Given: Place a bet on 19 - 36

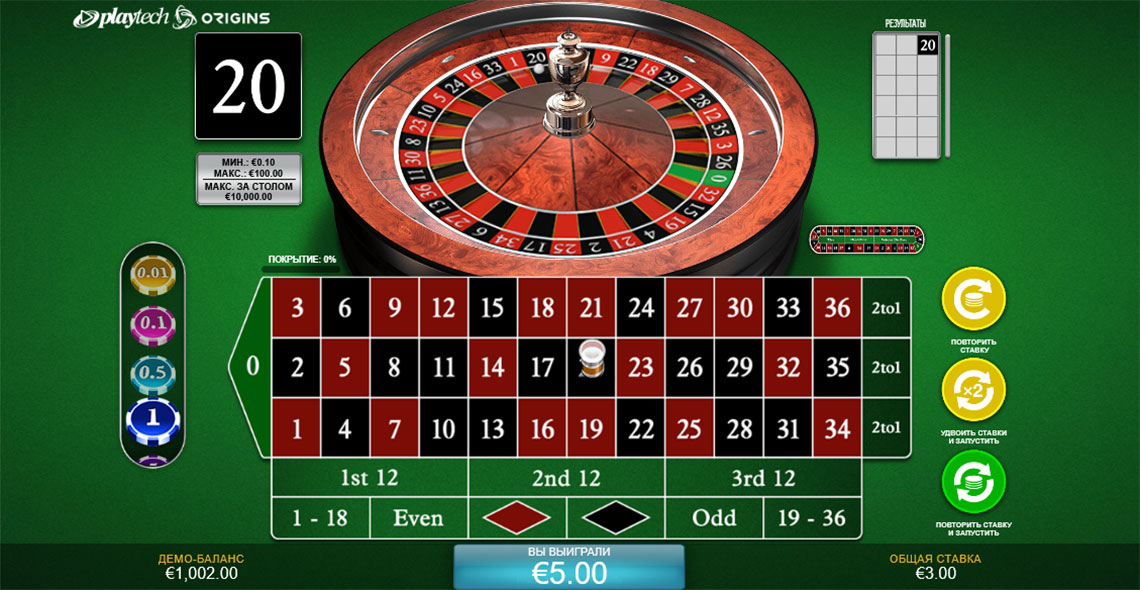Looking at the screenshot, I should click(x=812, y=518).
